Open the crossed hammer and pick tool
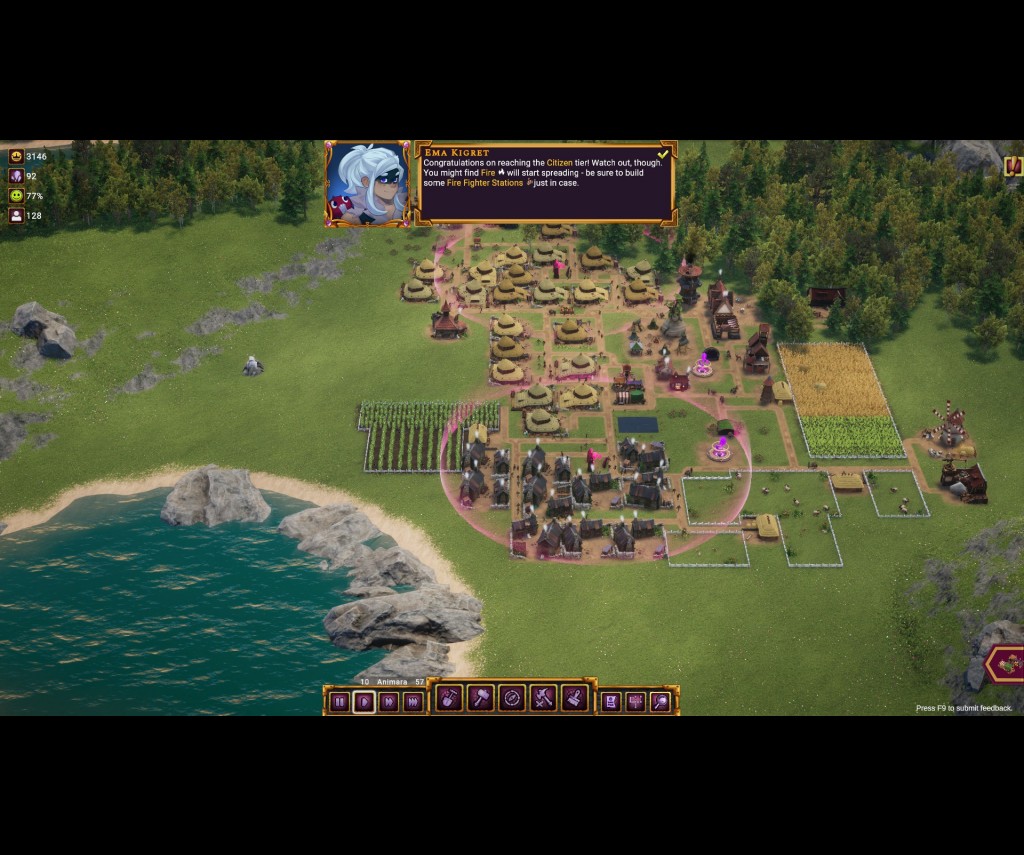This screenshot has width=1024, height=855. (x=543, y=698)
